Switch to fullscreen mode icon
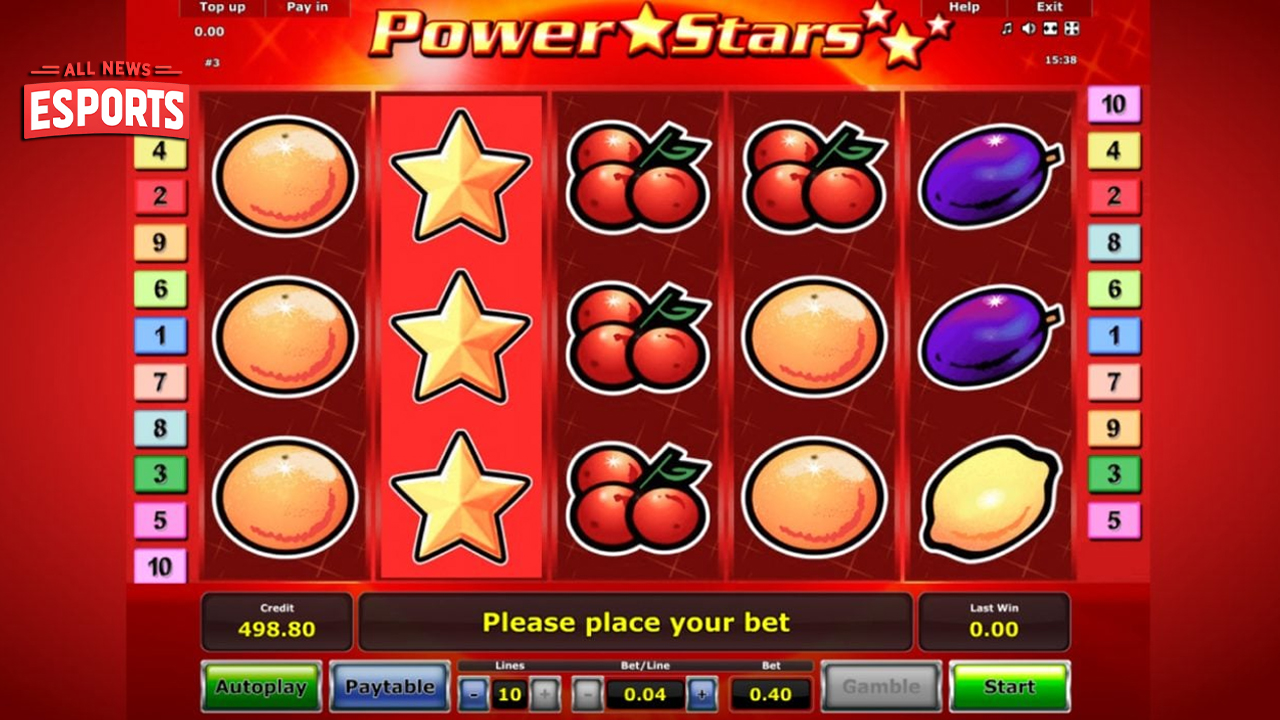 click(1070, 27)
